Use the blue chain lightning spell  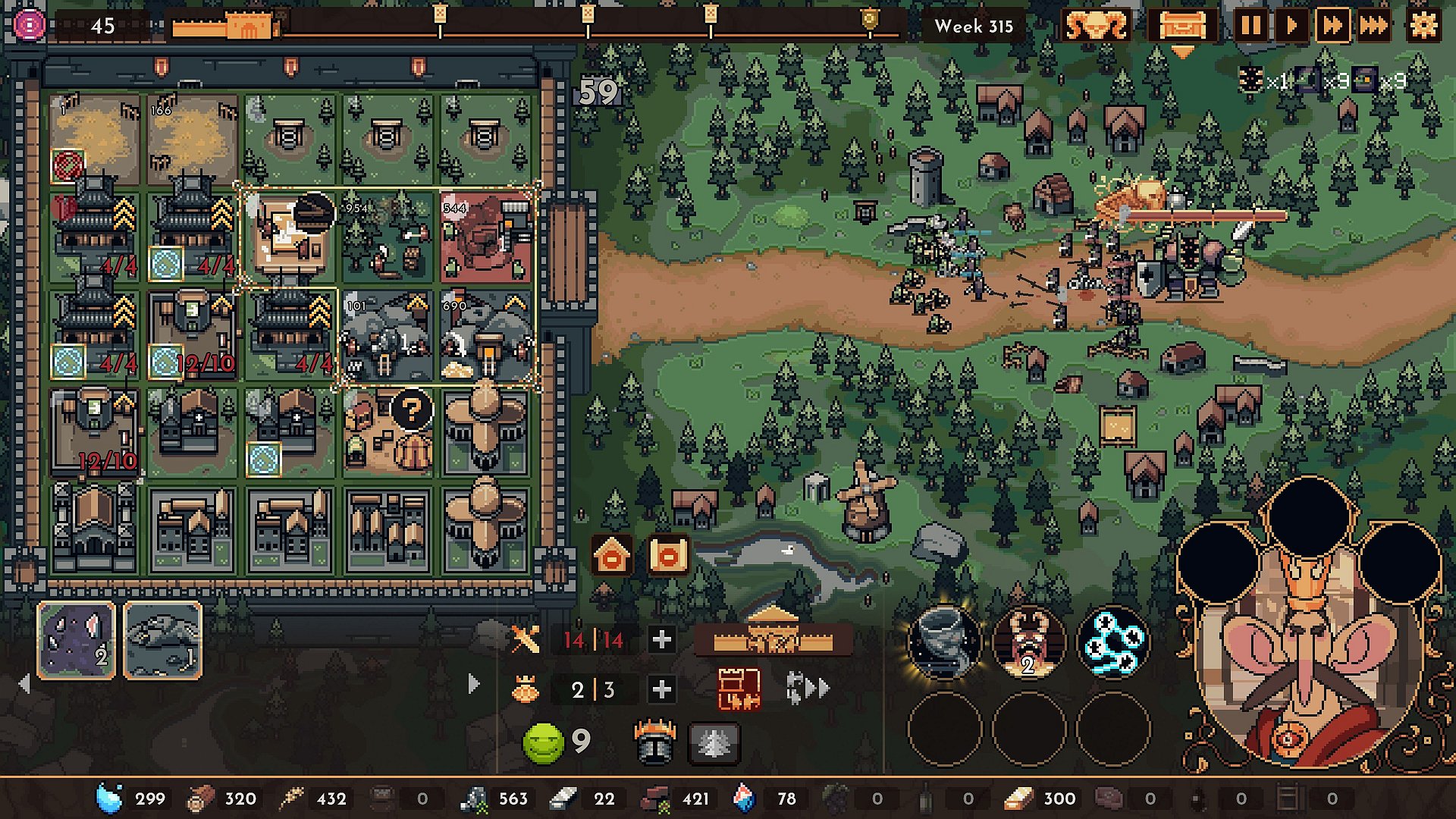click(x=1112, y=642)
